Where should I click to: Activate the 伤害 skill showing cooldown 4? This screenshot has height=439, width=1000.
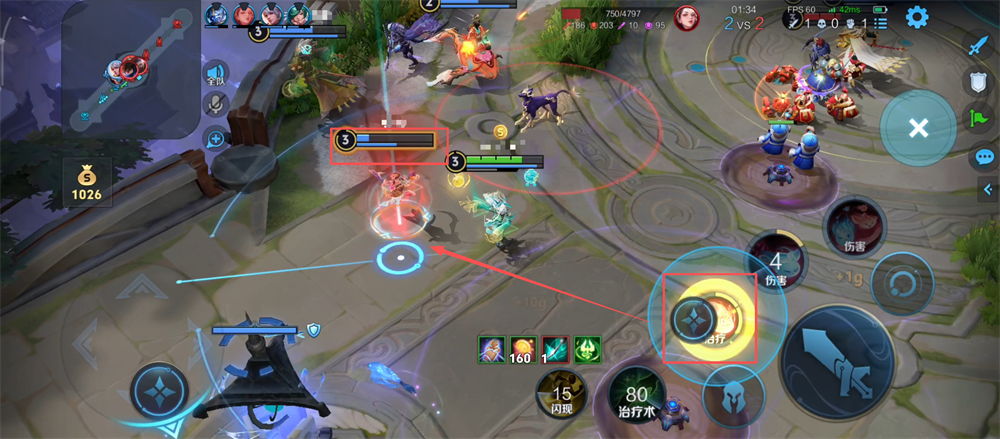[777, 263]
